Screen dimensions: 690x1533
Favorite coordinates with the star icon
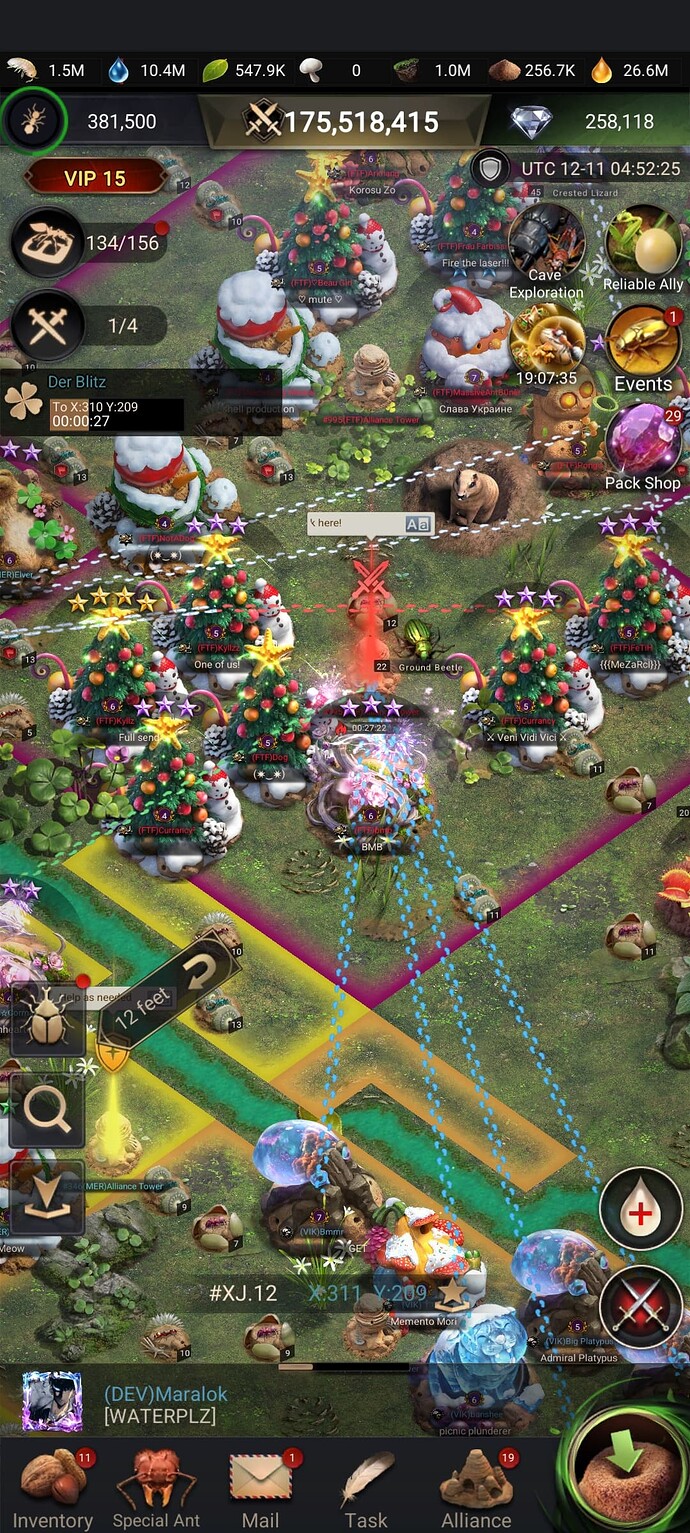tap(452, 1292)
